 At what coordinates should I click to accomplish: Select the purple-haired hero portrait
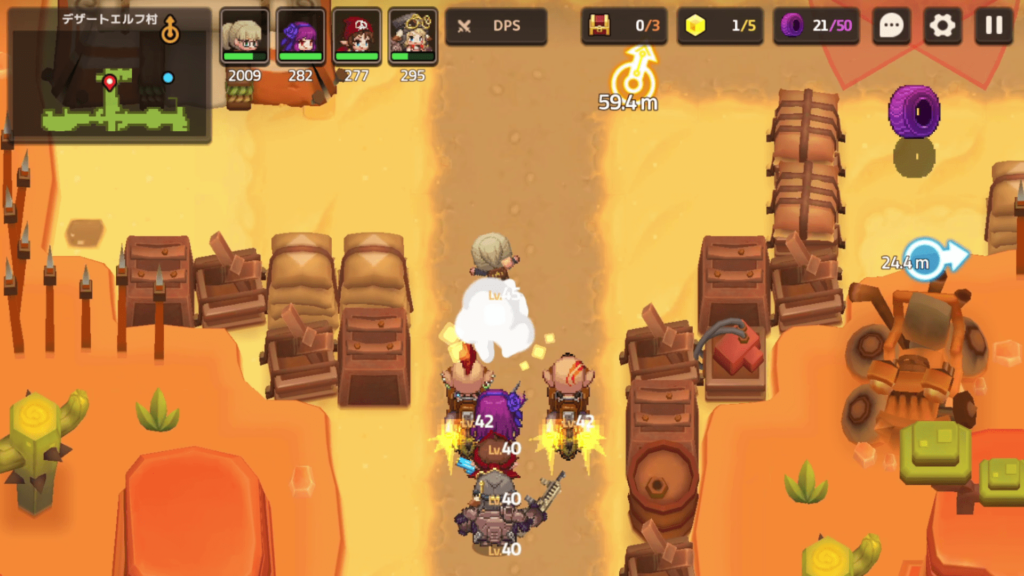(x=300, y=37)
